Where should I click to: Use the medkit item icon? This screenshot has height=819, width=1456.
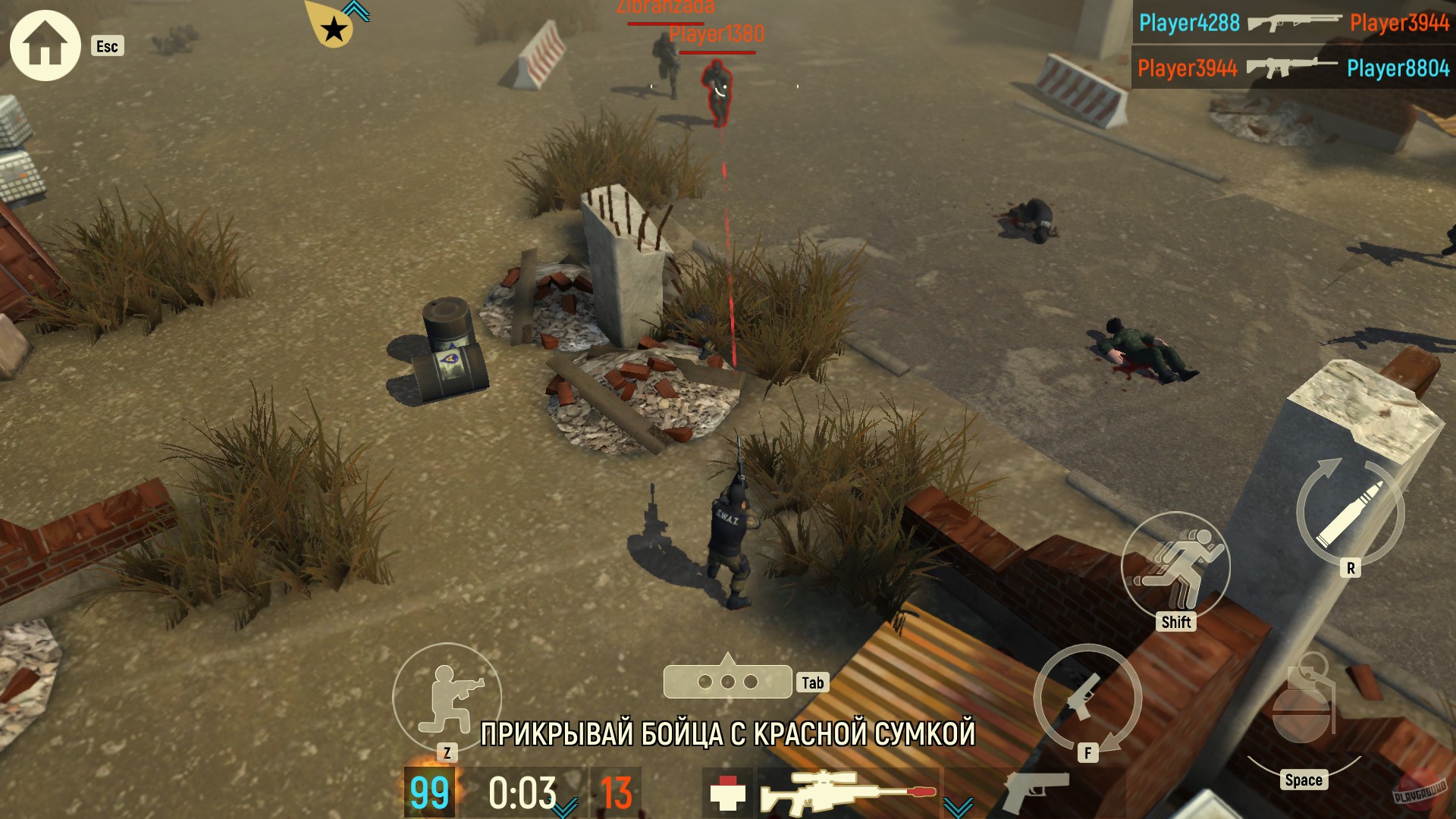coord(728,792)
